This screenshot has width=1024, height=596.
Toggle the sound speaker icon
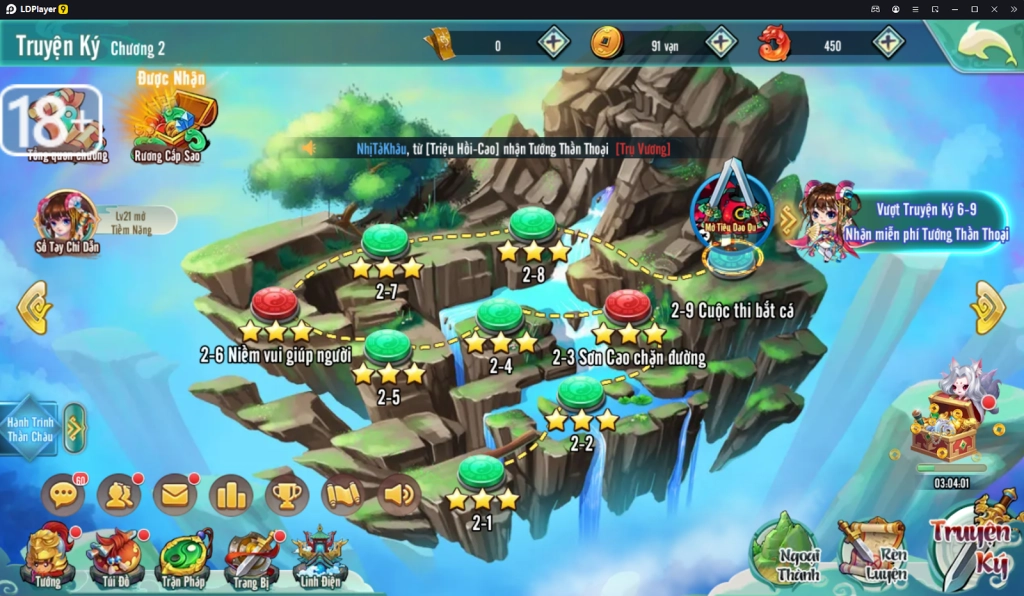click(x=399, y=494)
